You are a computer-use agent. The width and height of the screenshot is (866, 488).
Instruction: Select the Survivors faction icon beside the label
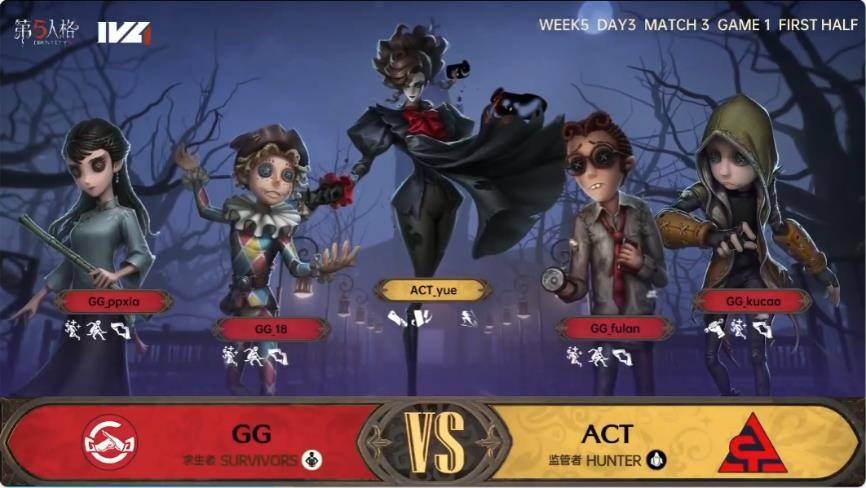tap(311, 460)
